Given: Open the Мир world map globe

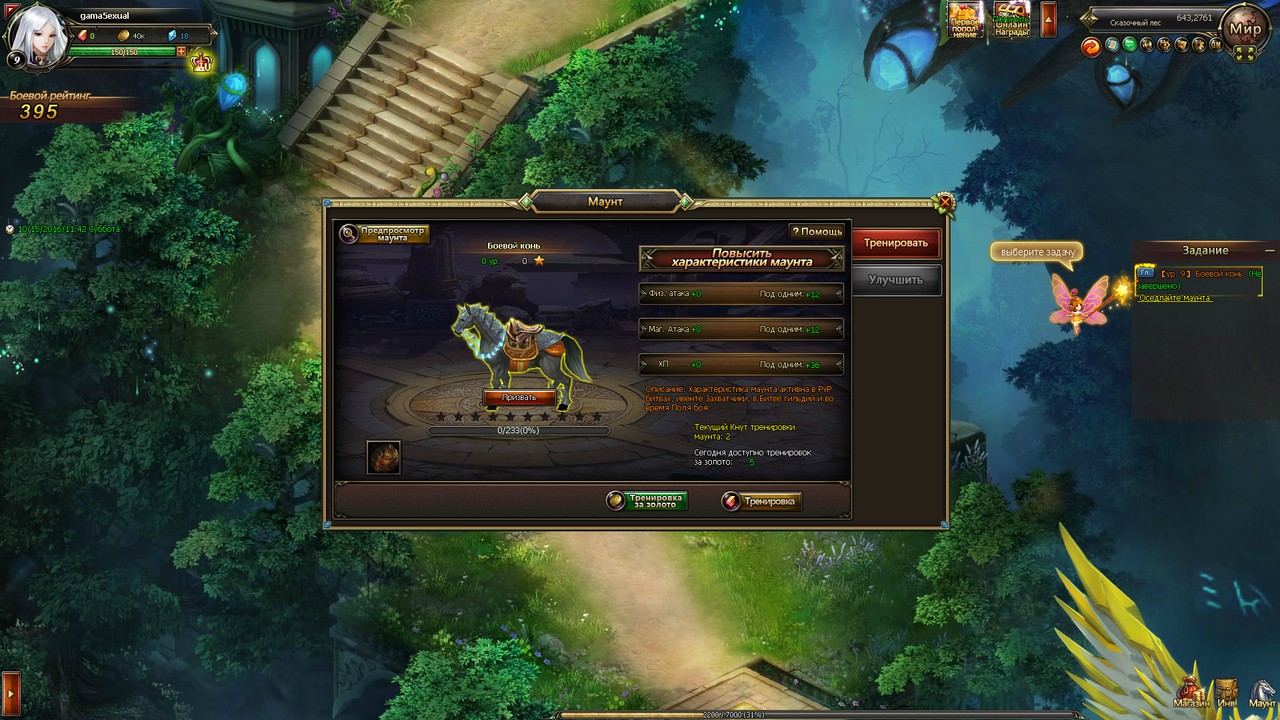Looking at the screenshot, I should click(1245, 30).
